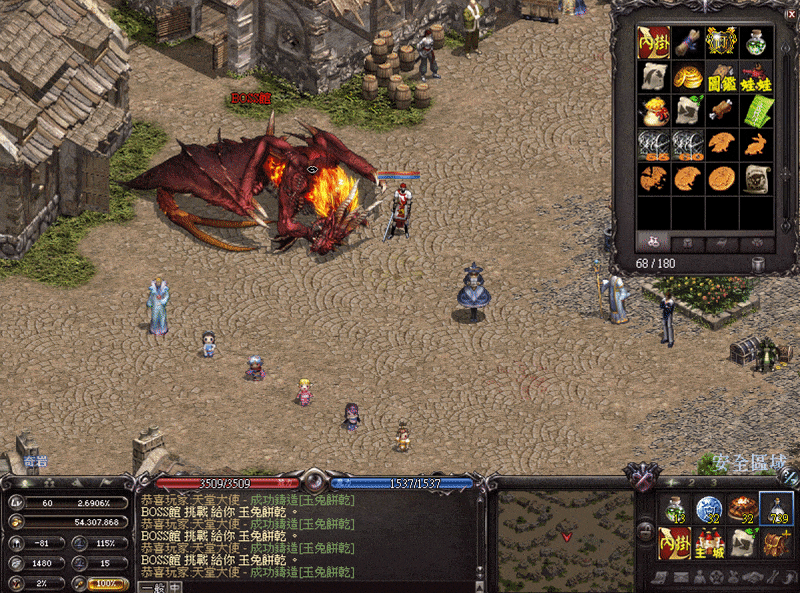Pick the green ticket item in inventory
Image resolution: width=800 pixels, height=593 pixels.
(x=756, y=110)
